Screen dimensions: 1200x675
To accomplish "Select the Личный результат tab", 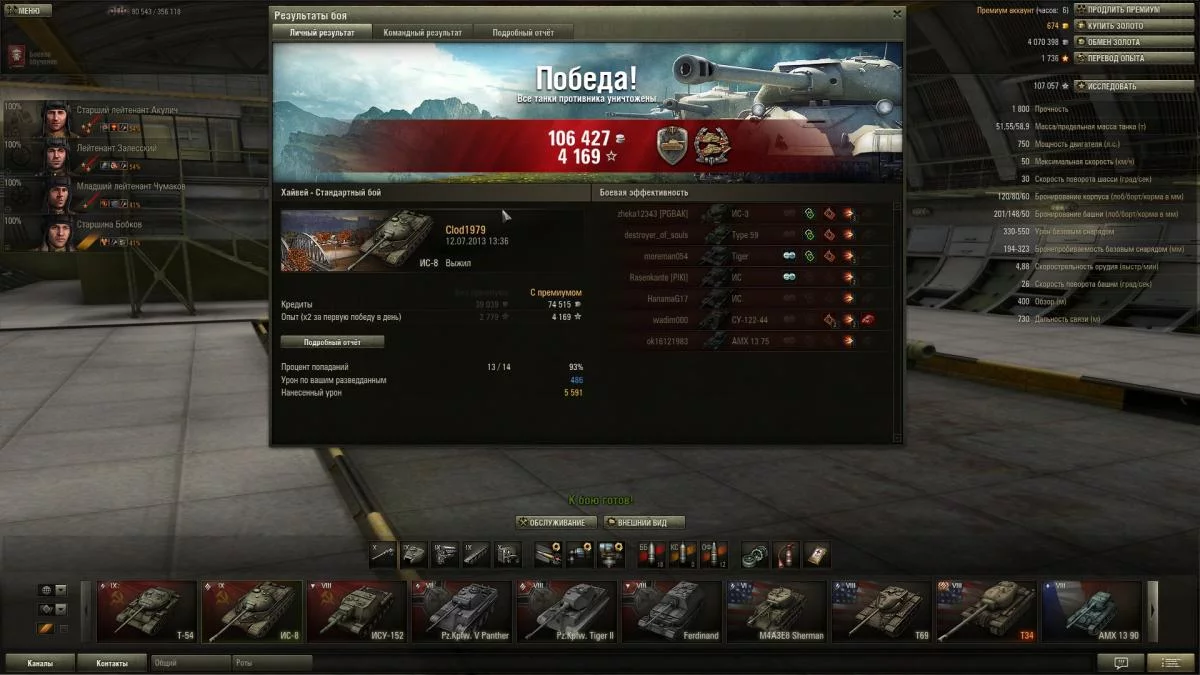I will [321, 32].
